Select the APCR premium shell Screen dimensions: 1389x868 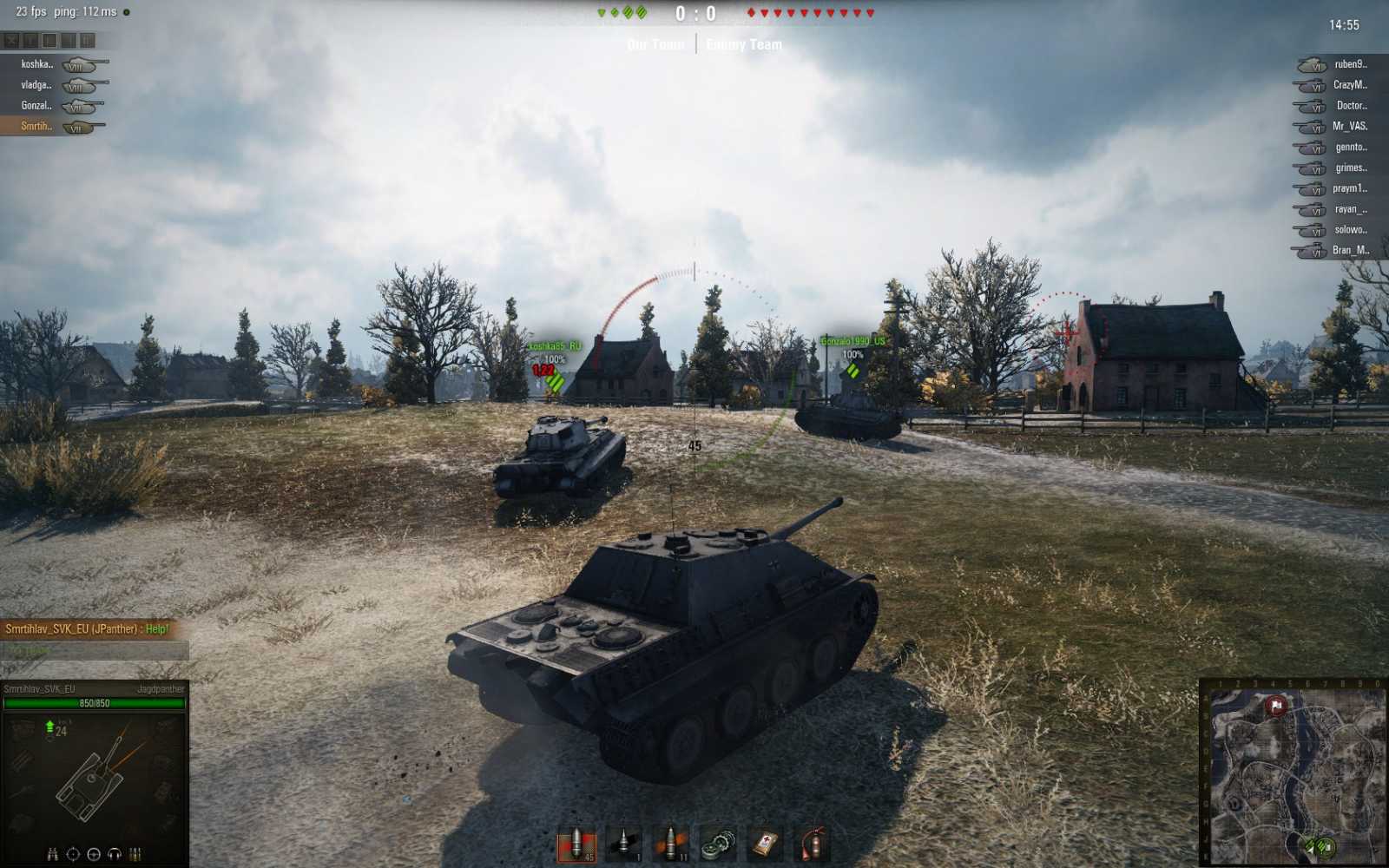(x=623, y=844)
